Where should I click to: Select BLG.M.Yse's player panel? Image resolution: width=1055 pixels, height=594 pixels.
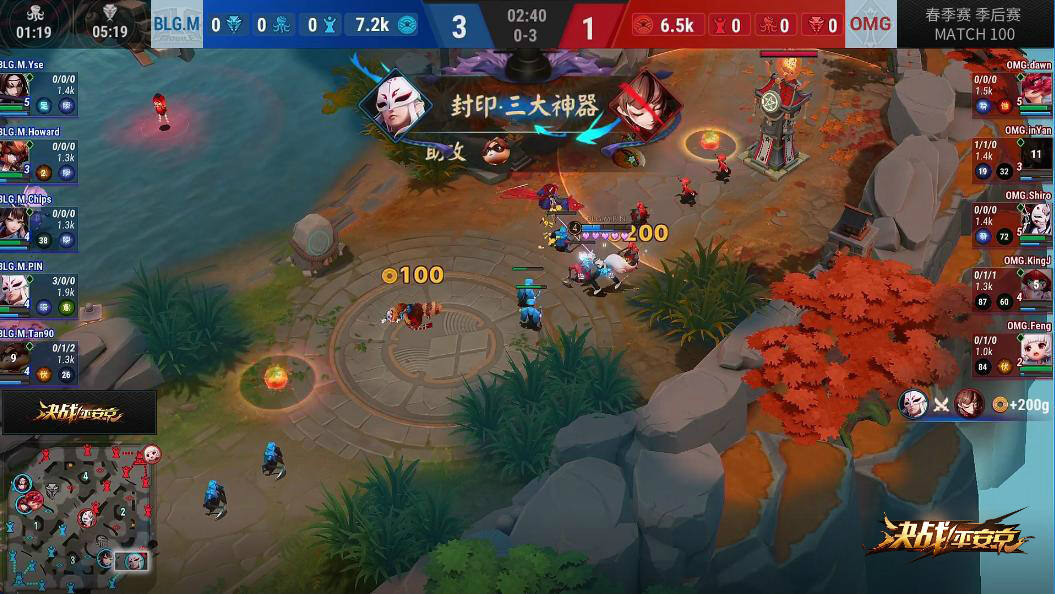coord(39,91)
